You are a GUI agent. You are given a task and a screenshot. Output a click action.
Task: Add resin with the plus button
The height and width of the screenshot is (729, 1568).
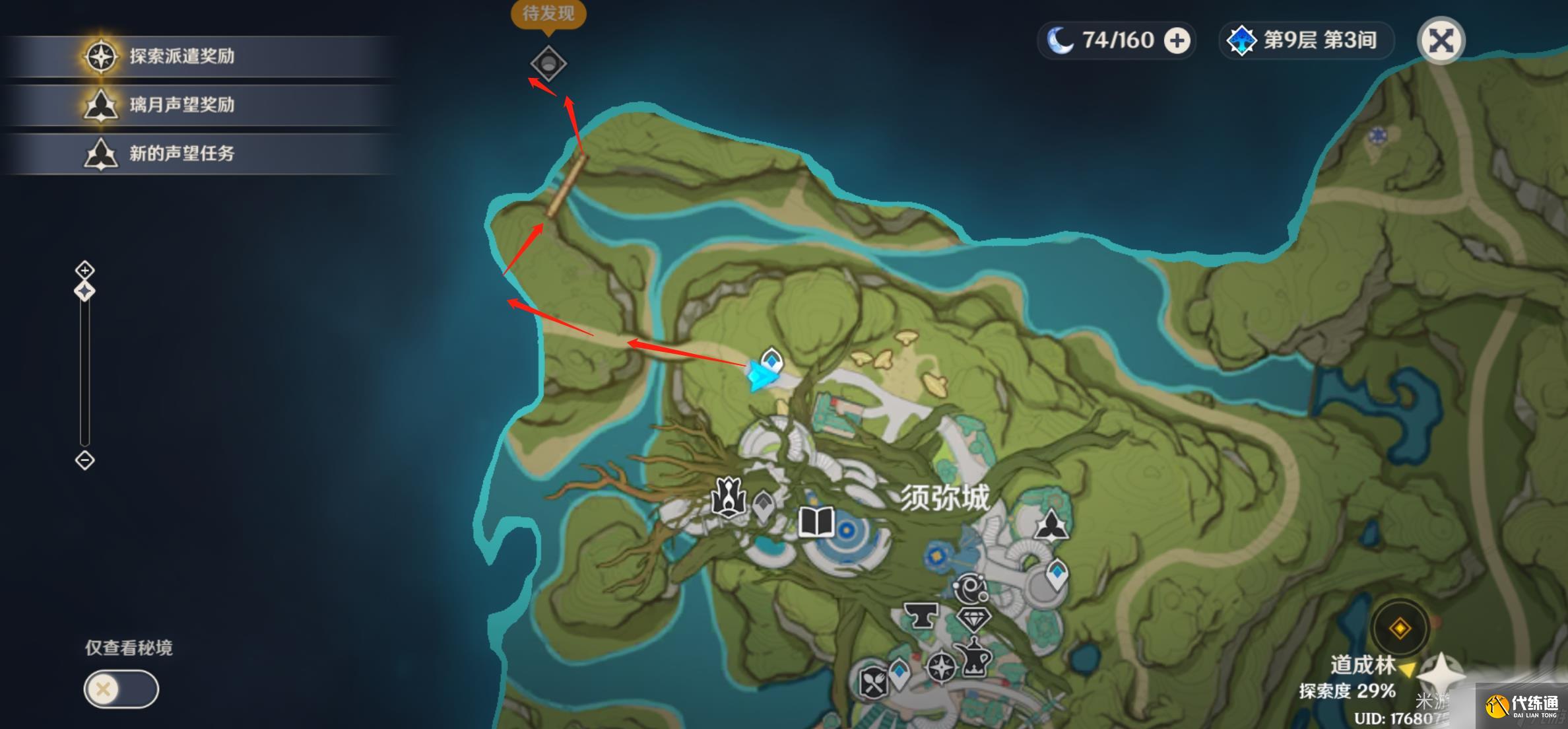[x=1177, y=41]
